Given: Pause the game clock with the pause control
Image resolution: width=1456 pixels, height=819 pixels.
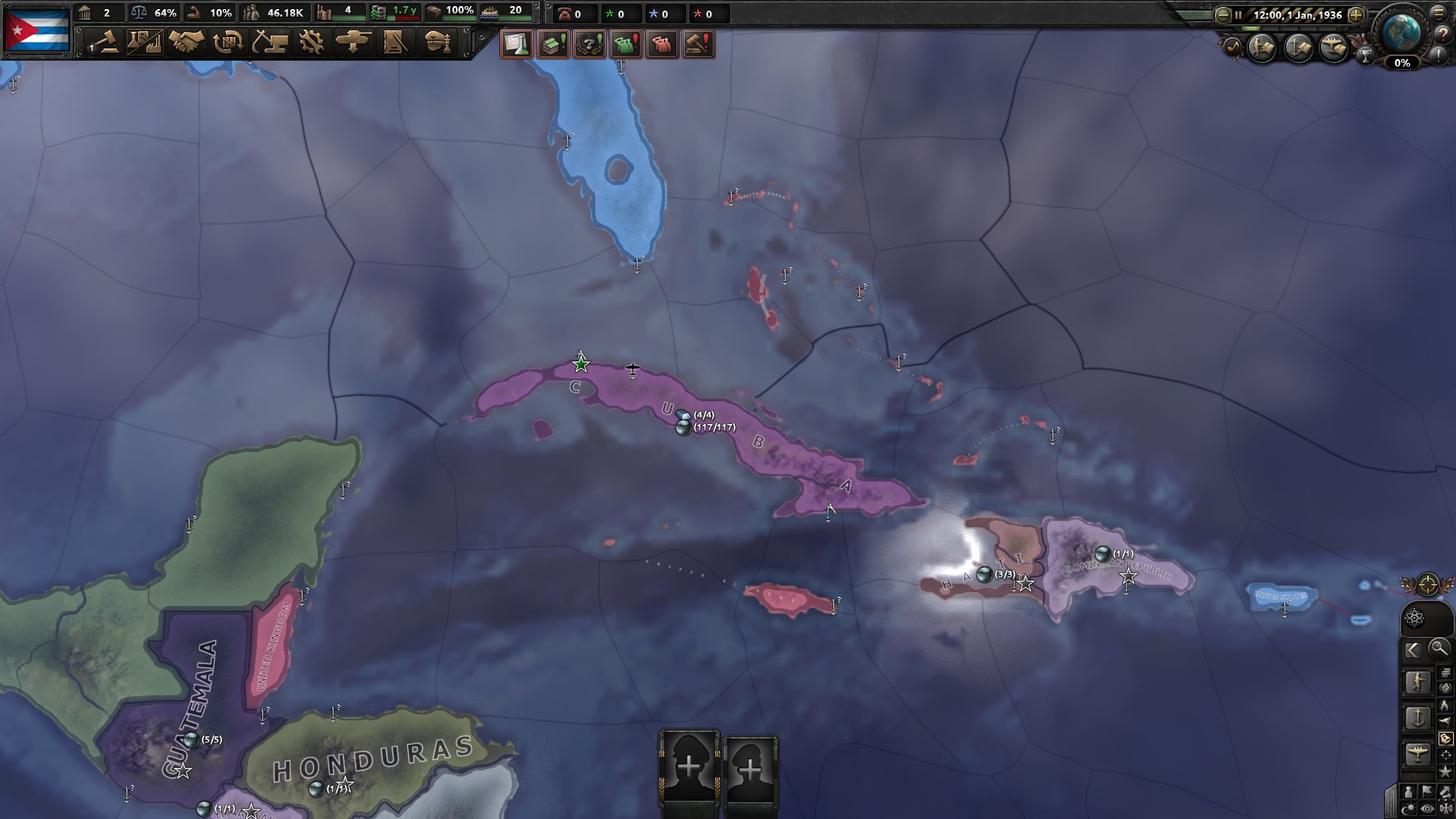Looking at the screenshot, I should [1238, 14].
